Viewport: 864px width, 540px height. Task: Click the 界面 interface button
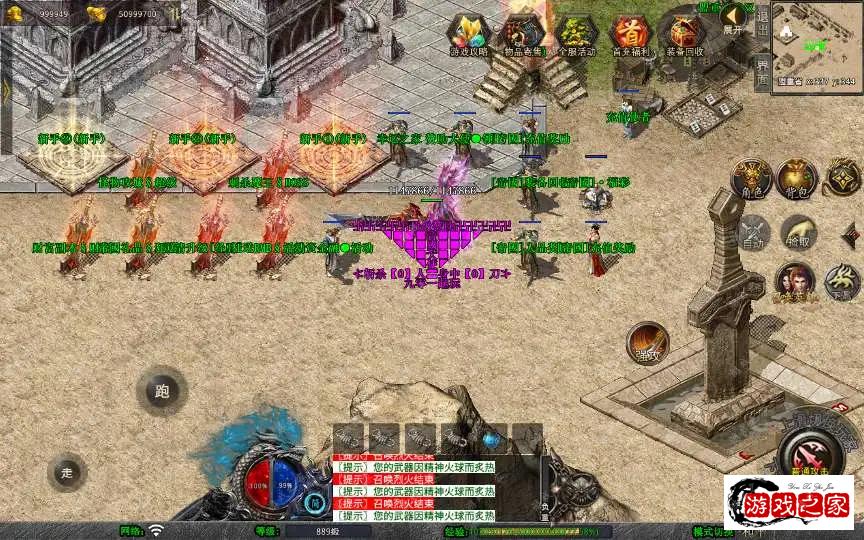tap(762, 70)
